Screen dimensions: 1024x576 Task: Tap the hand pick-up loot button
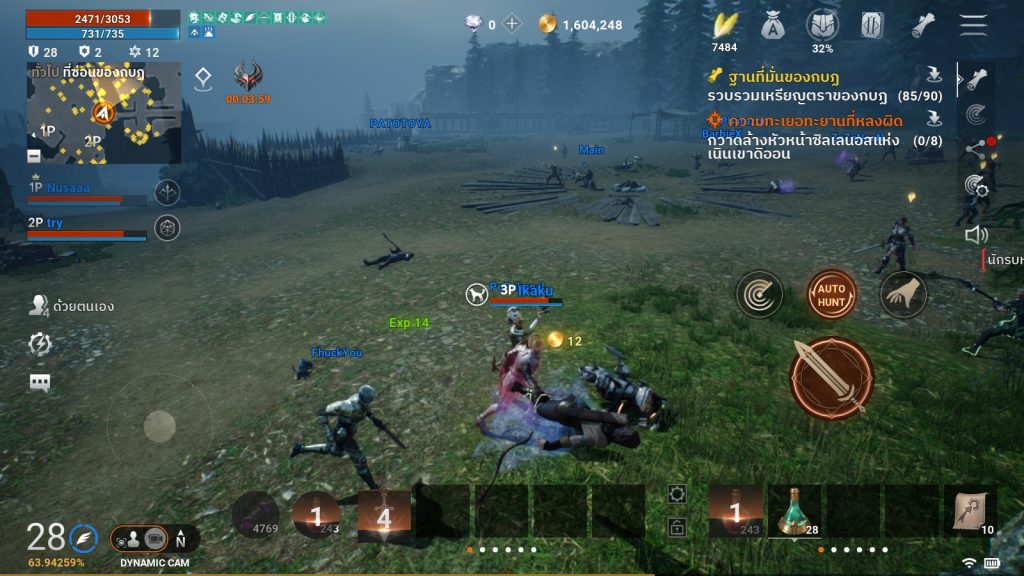[x=903, y=294]
